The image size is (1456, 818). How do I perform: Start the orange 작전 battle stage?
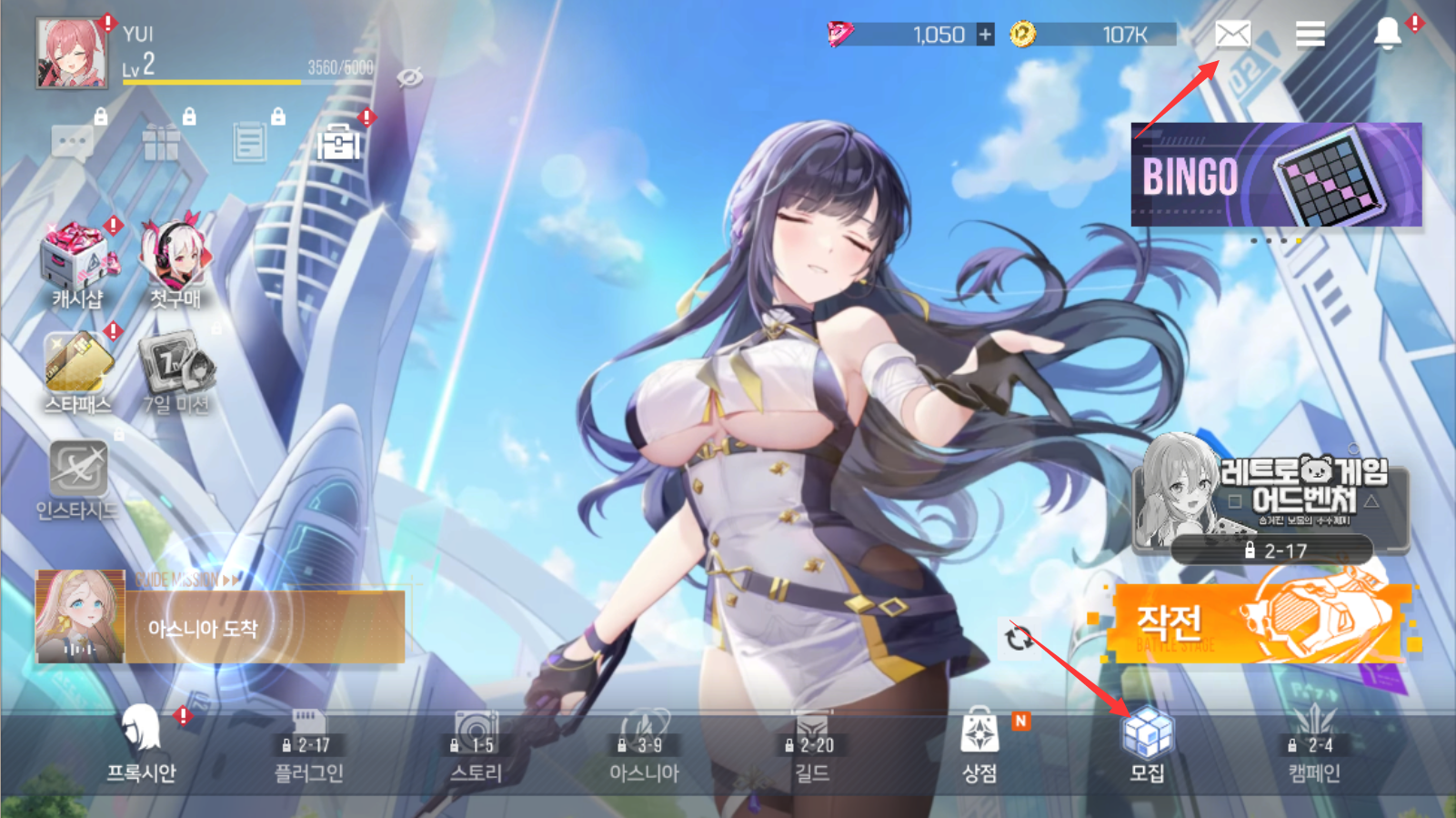pos(1260,621)
